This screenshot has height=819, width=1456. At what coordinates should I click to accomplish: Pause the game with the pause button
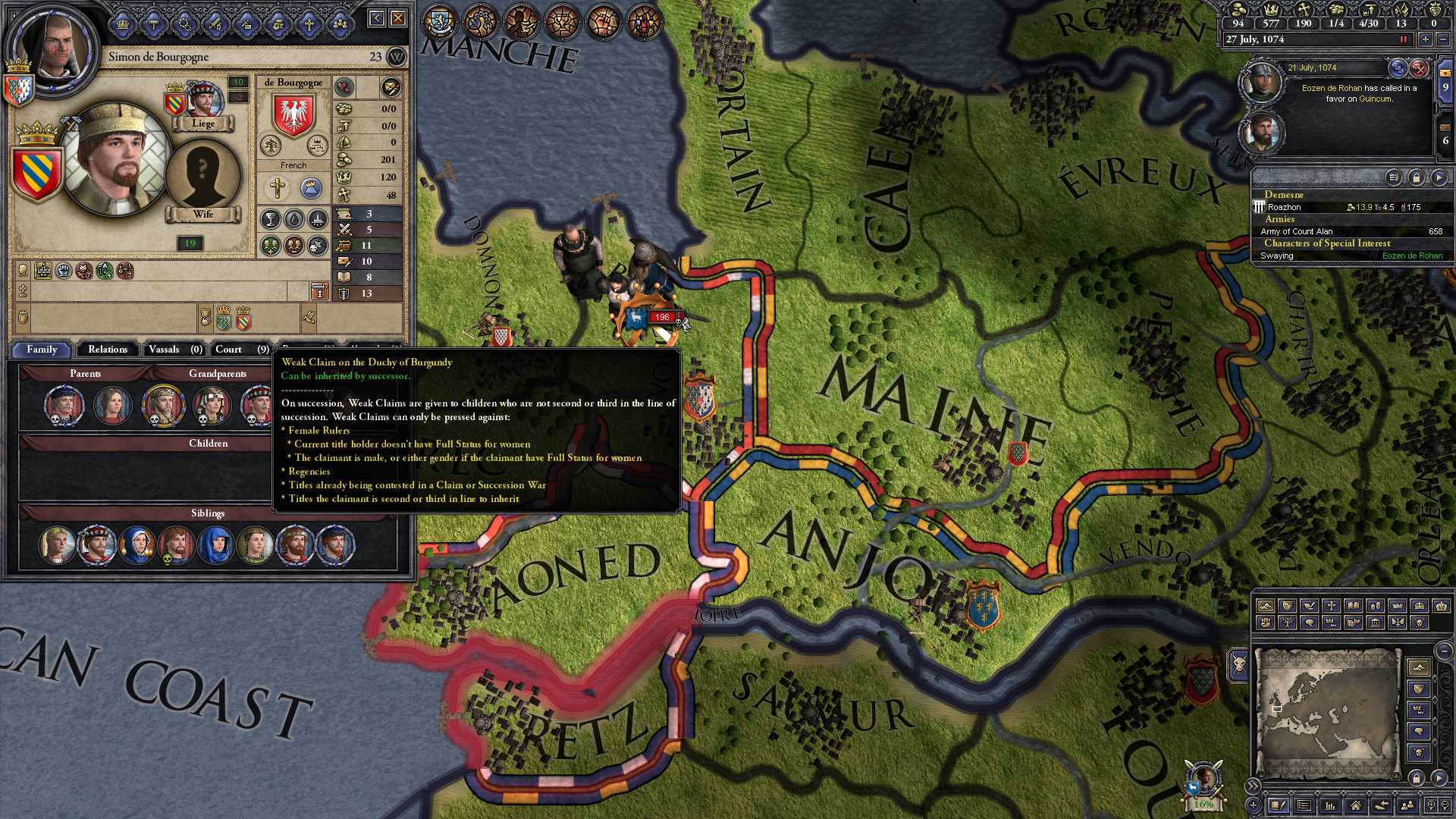tap(1403, 39)
